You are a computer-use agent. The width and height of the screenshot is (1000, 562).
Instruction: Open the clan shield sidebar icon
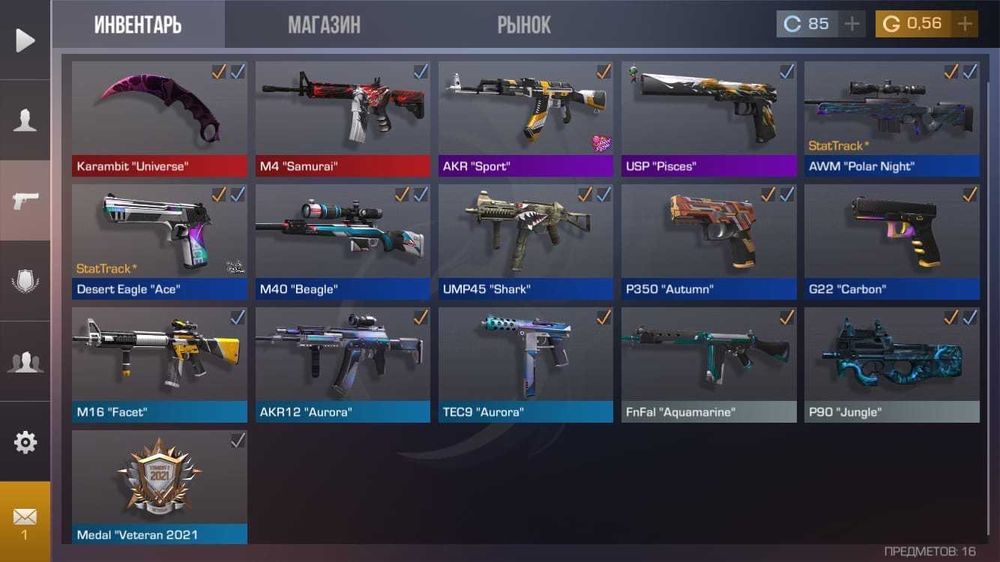[x=25, y=281]
